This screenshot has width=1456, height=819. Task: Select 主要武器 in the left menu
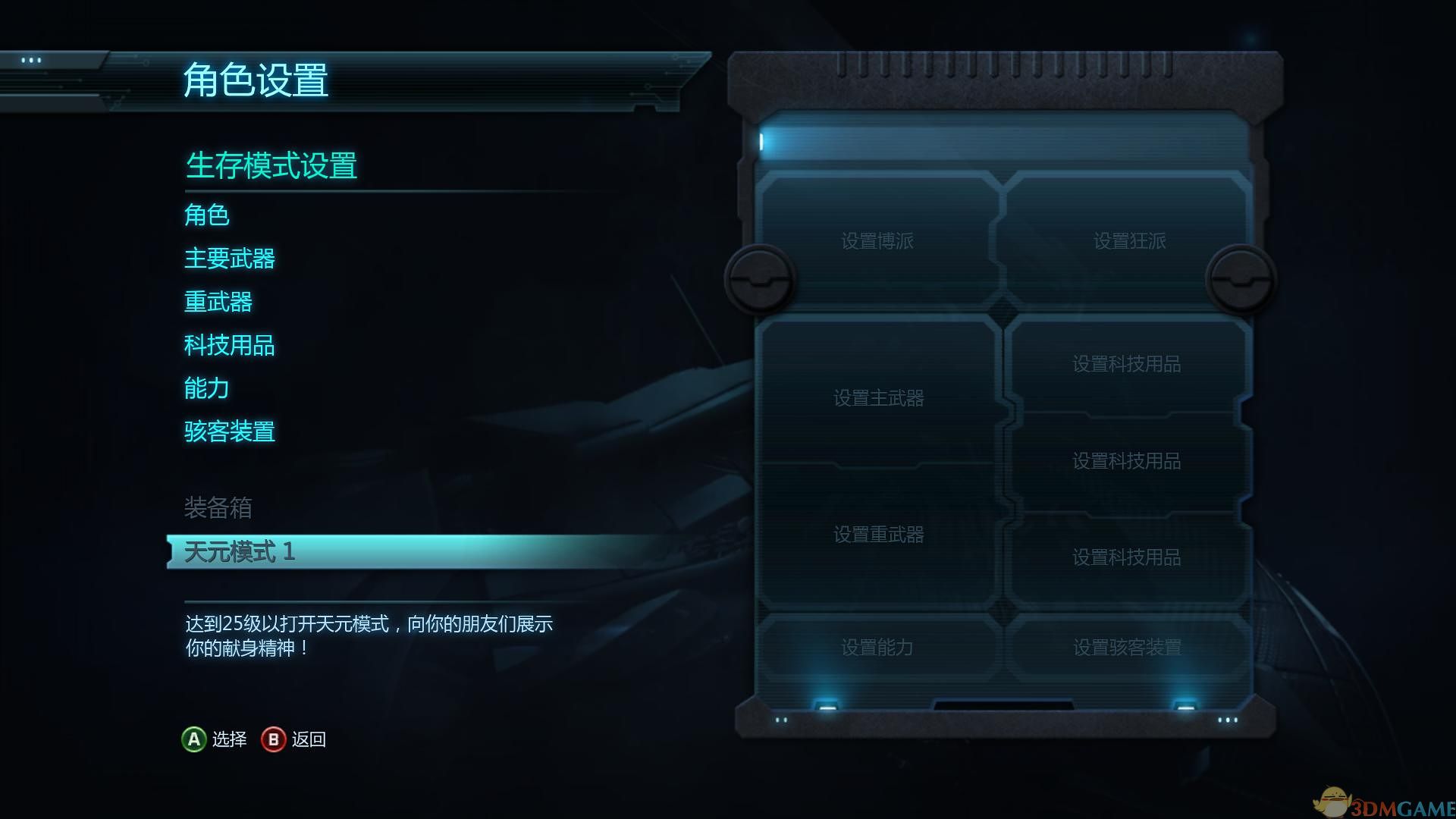(230, 259)
